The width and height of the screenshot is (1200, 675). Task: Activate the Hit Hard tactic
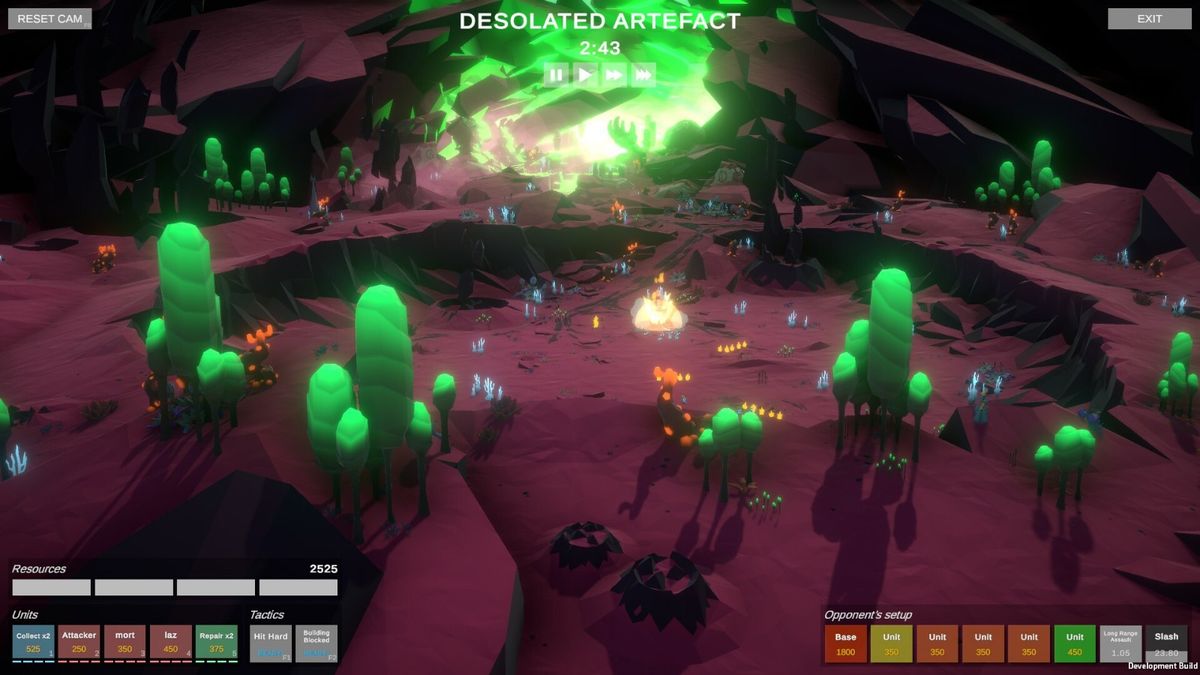pyautogui.click(x=270, y=643)
